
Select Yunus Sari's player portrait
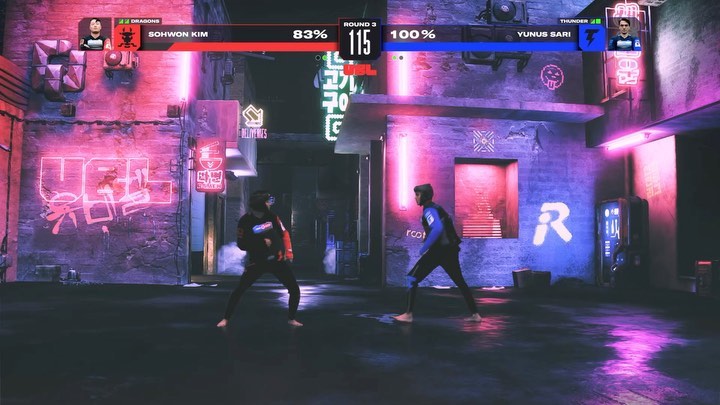pos(624,33)
